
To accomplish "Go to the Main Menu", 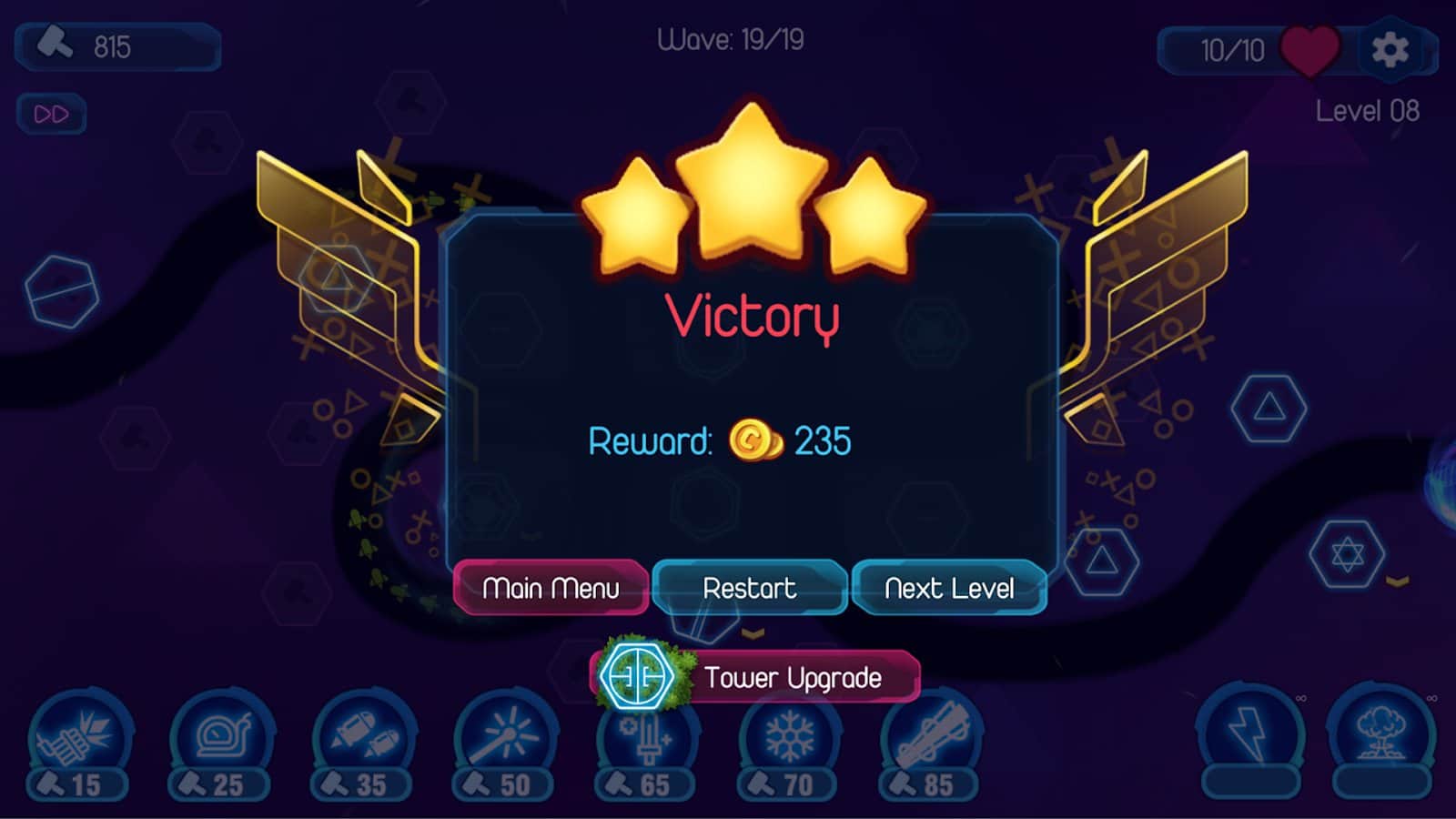I will coord(551,588).
